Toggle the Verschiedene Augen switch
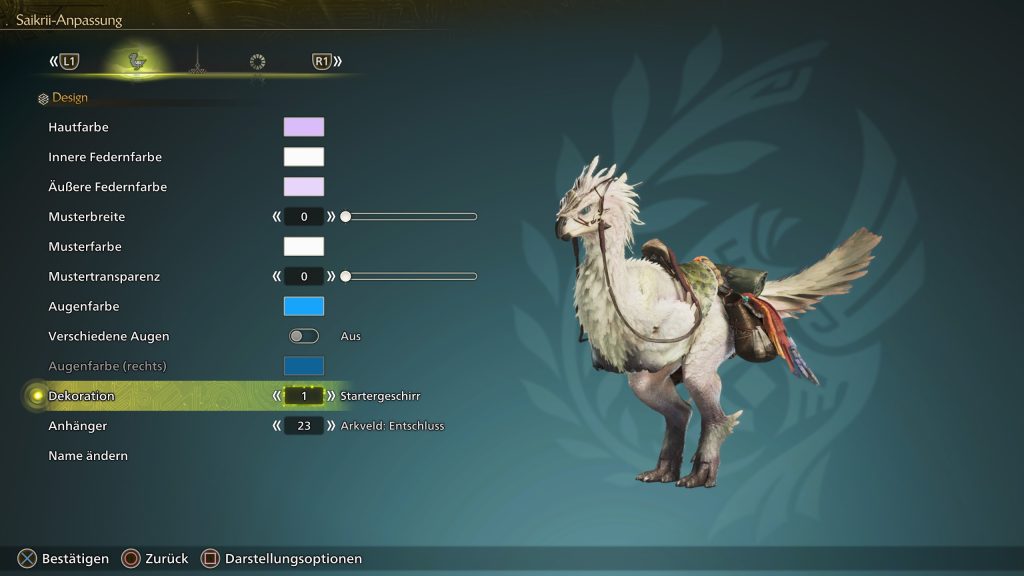 tap(304, 336)
